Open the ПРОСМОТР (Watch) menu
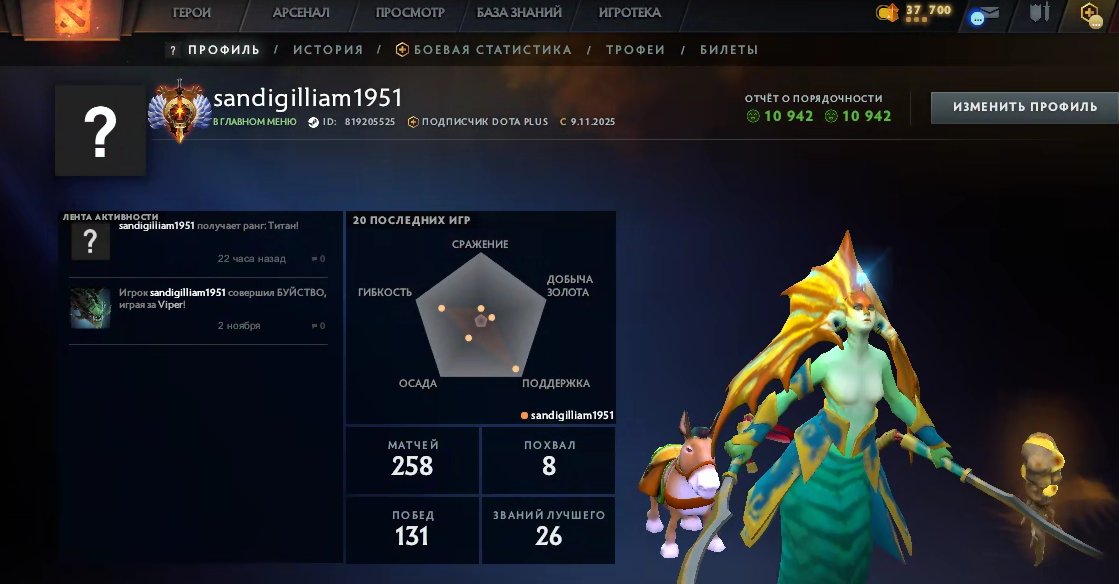Viewport: 1119px width, 584px height. (x=410, y=13)
